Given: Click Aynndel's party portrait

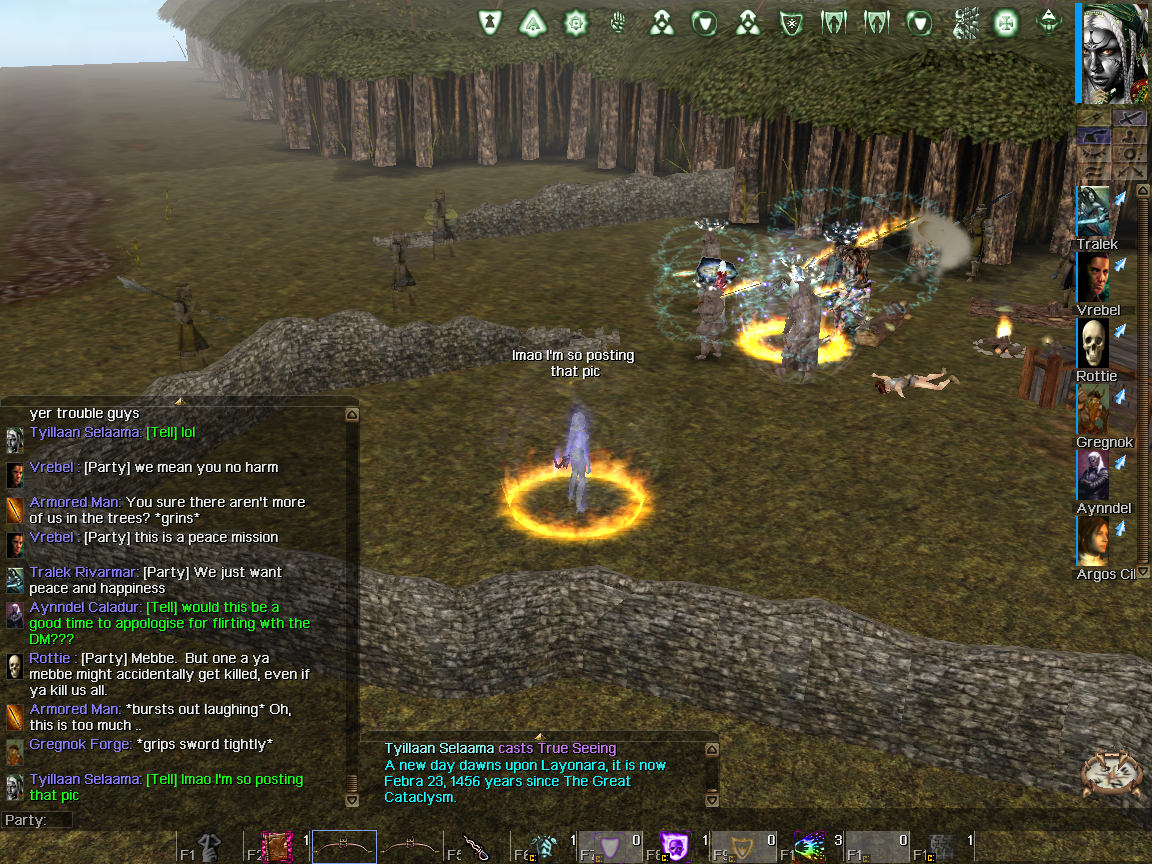Looking at the screenshot, I should point(1094,475).
